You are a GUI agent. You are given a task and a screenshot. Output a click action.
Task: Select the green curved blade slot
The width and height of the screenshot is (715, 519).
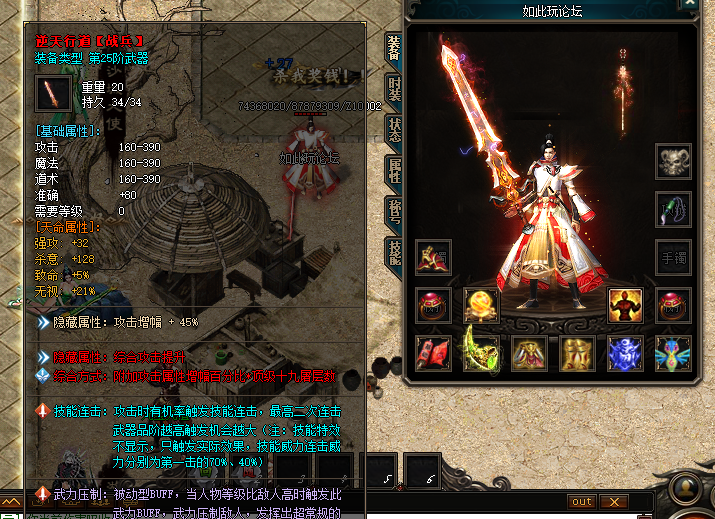[481, 353]
